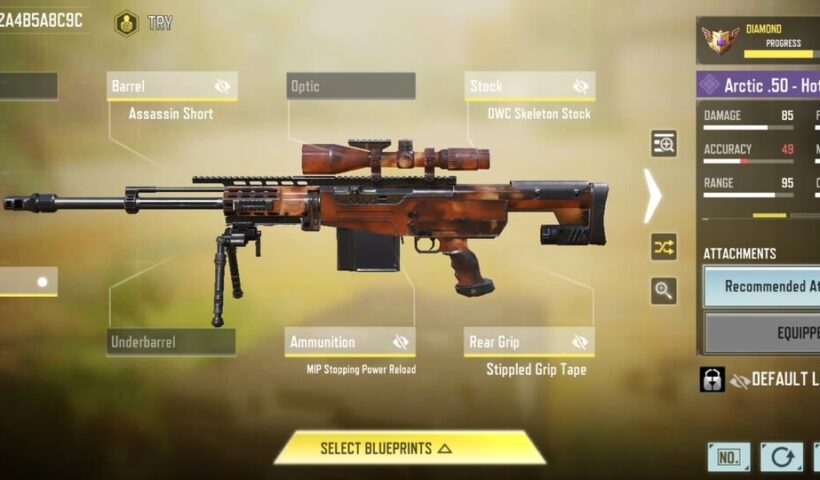The height and width of the screenshot is (480, 820).
Task: Choose the empty Underbarrel slot
Action: tap(171, 342)
